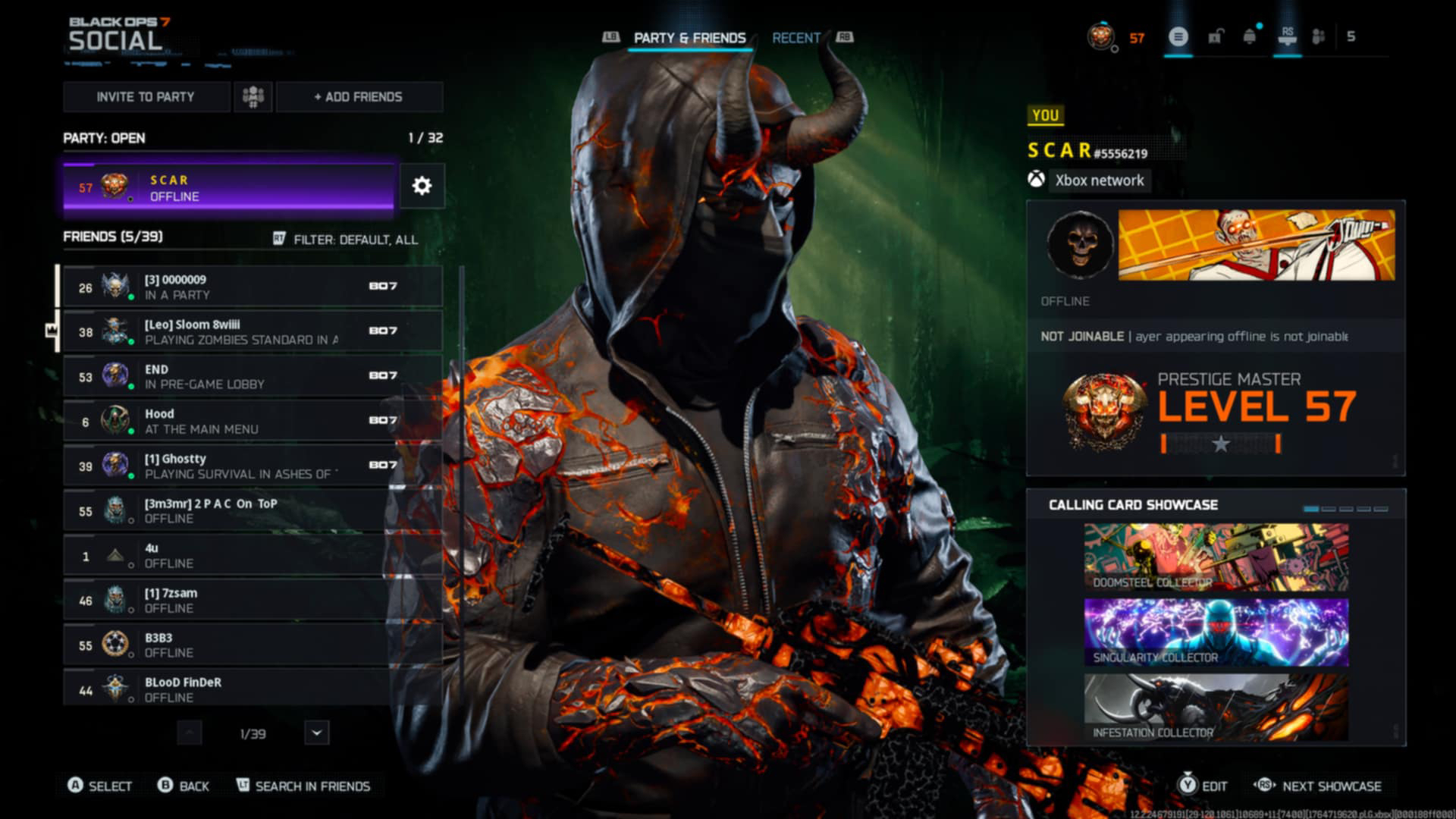Click the group invite icon beside Invite to Party
The image size is (1456, 819).
tap(252, 96)
